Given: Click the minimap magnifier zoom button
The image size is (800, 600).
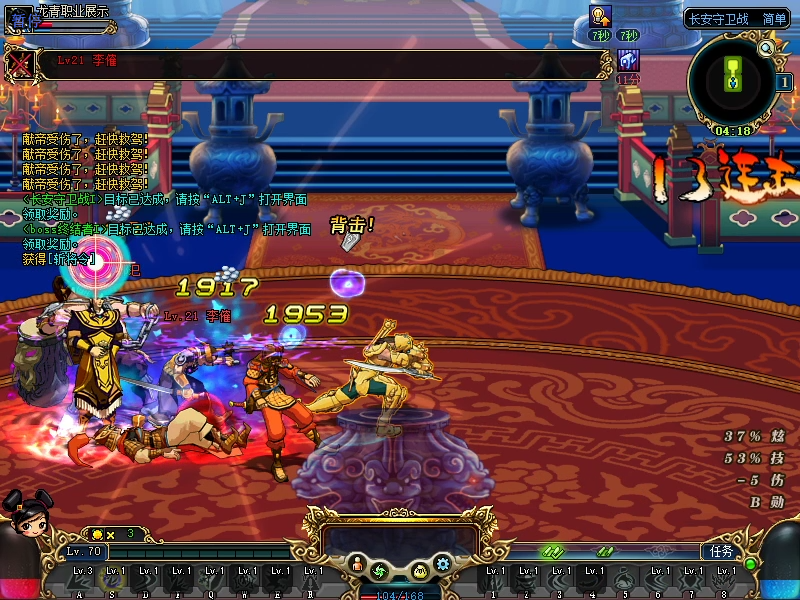Looking at the screenshot, I should 766,48.
